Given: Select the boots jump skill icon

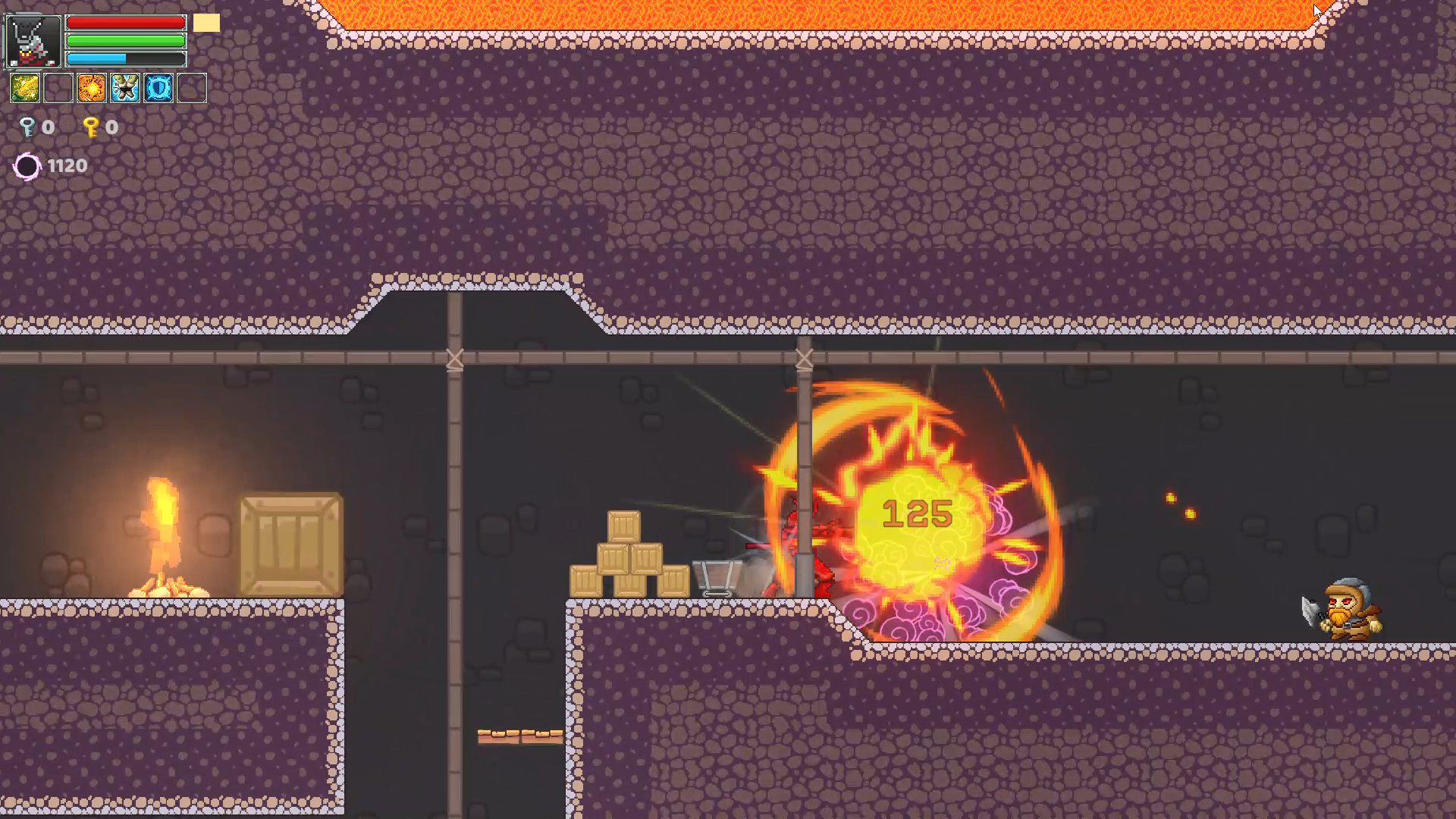Looking at the screenshot, I should [x=124, y=87].
